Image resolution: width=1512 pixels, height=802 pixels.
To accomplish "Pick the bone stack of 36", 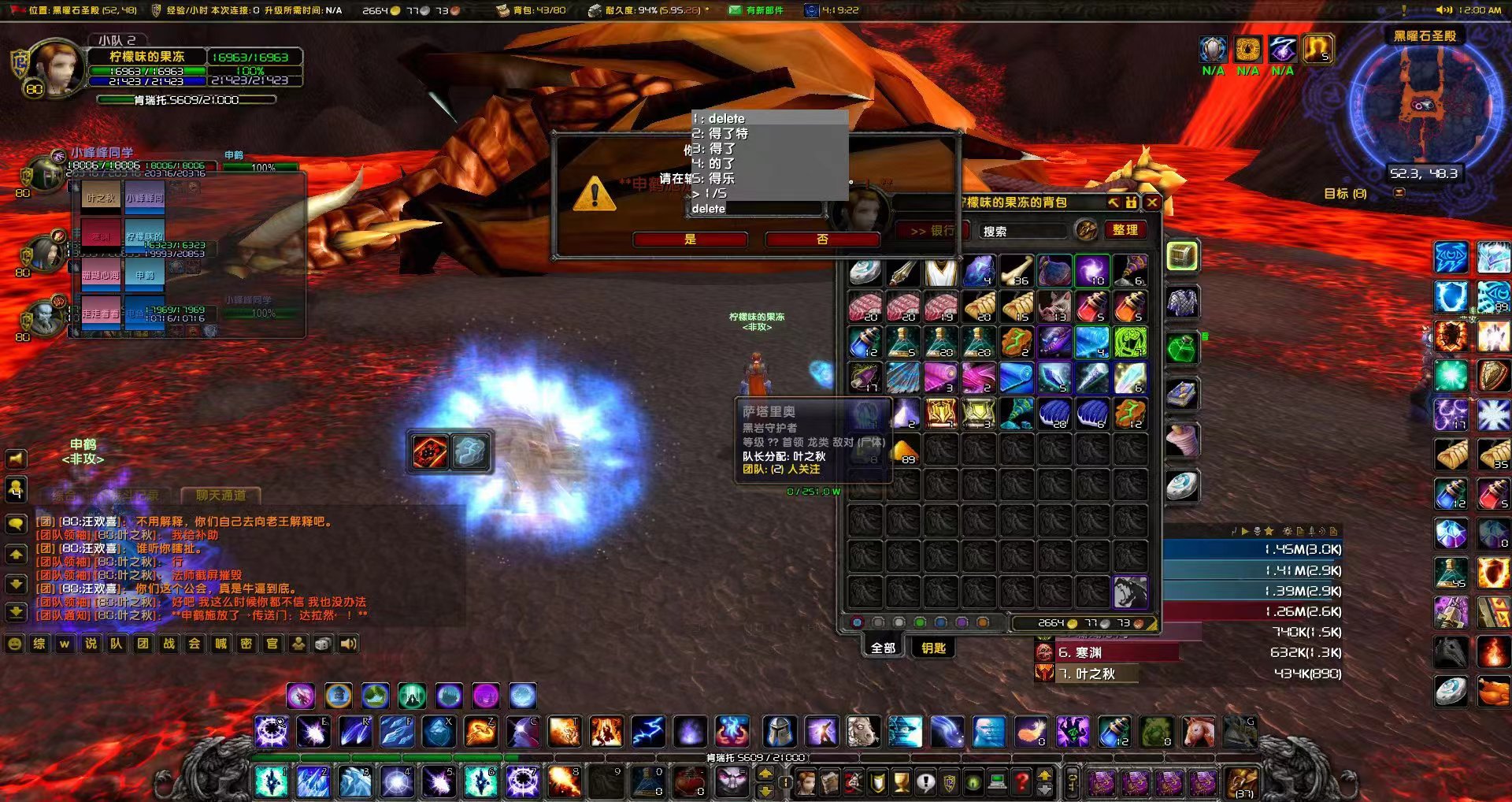I will coord(1016,270).
